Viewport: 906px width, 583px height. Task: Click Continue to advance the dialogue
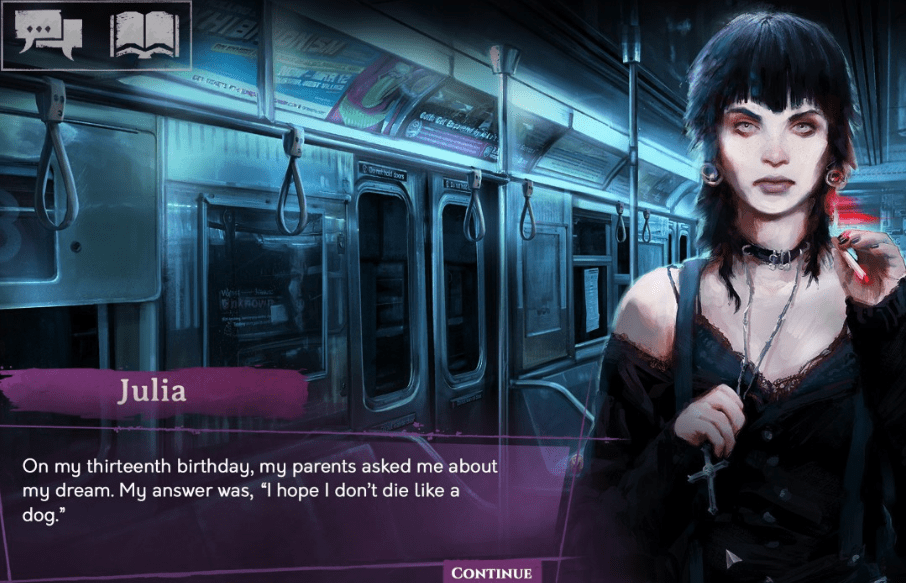point(490,573)
